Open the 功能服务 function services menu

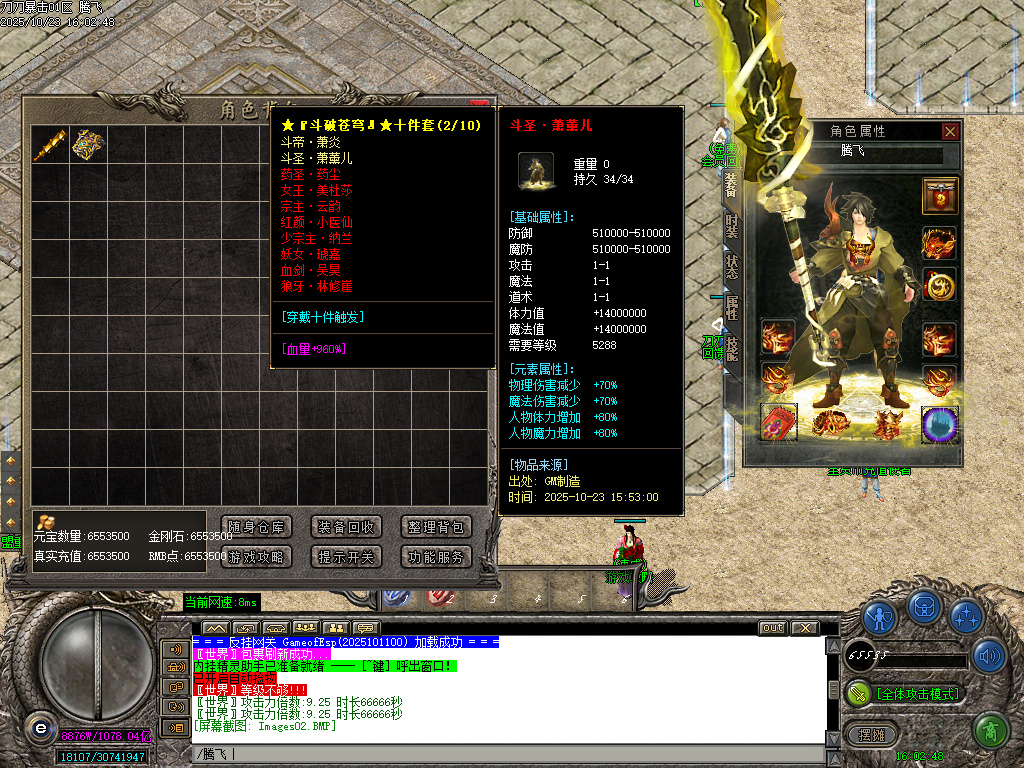[436, 557]
